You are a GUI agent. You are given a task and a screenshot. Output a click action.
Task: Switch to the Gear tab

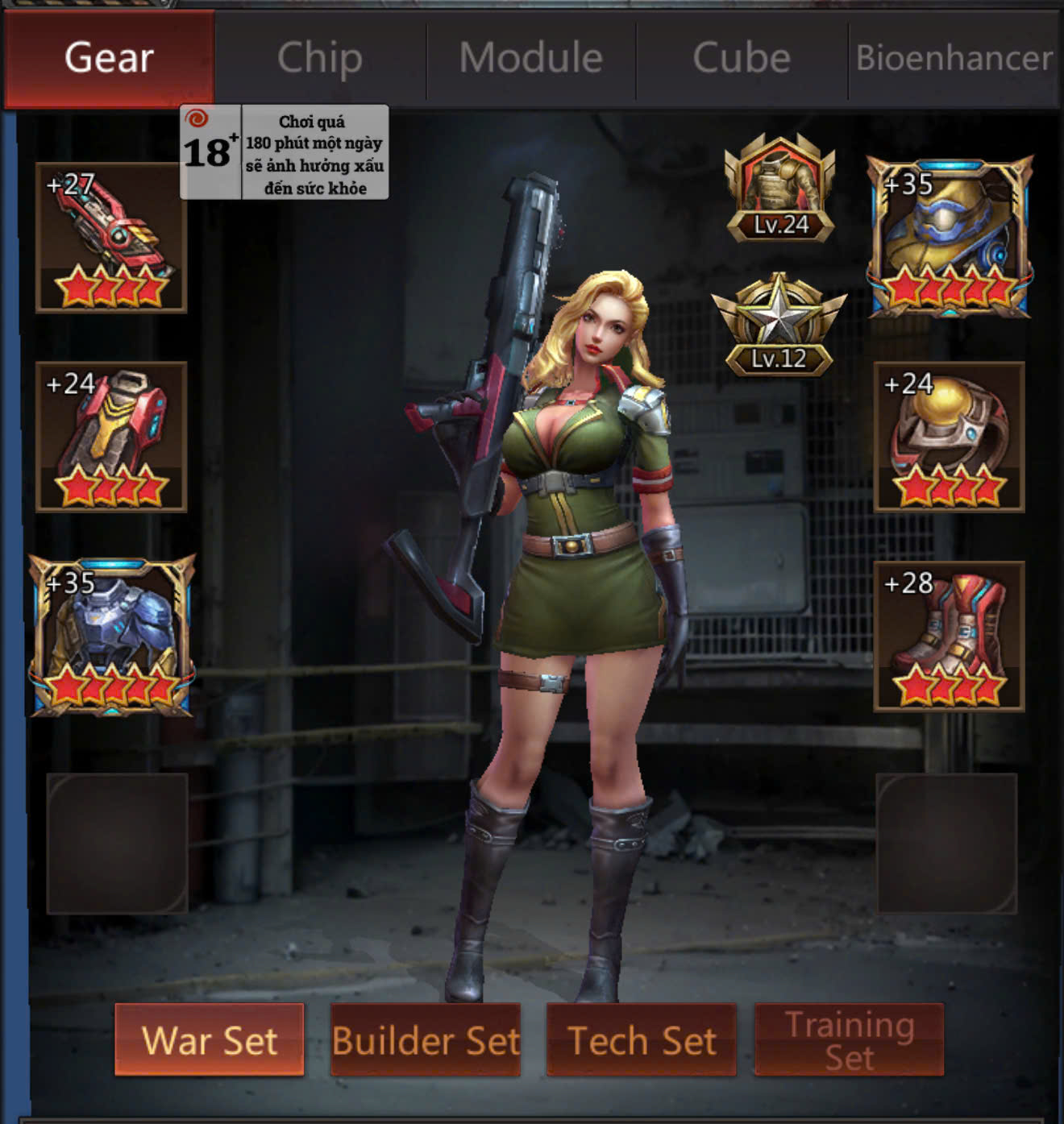pos(109,59)
